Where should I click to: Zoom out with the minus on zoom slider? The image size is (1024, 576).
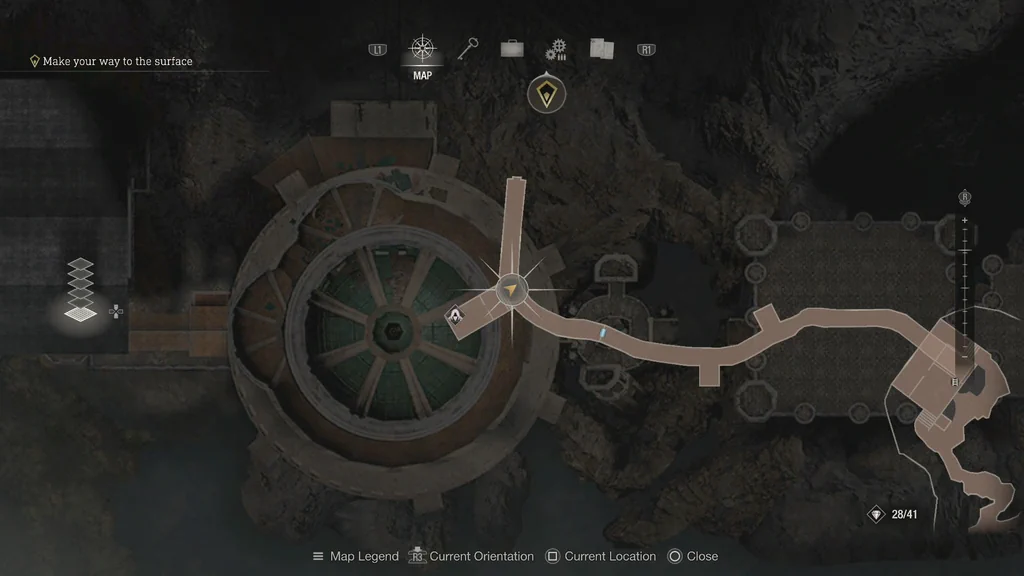[965, 355]
